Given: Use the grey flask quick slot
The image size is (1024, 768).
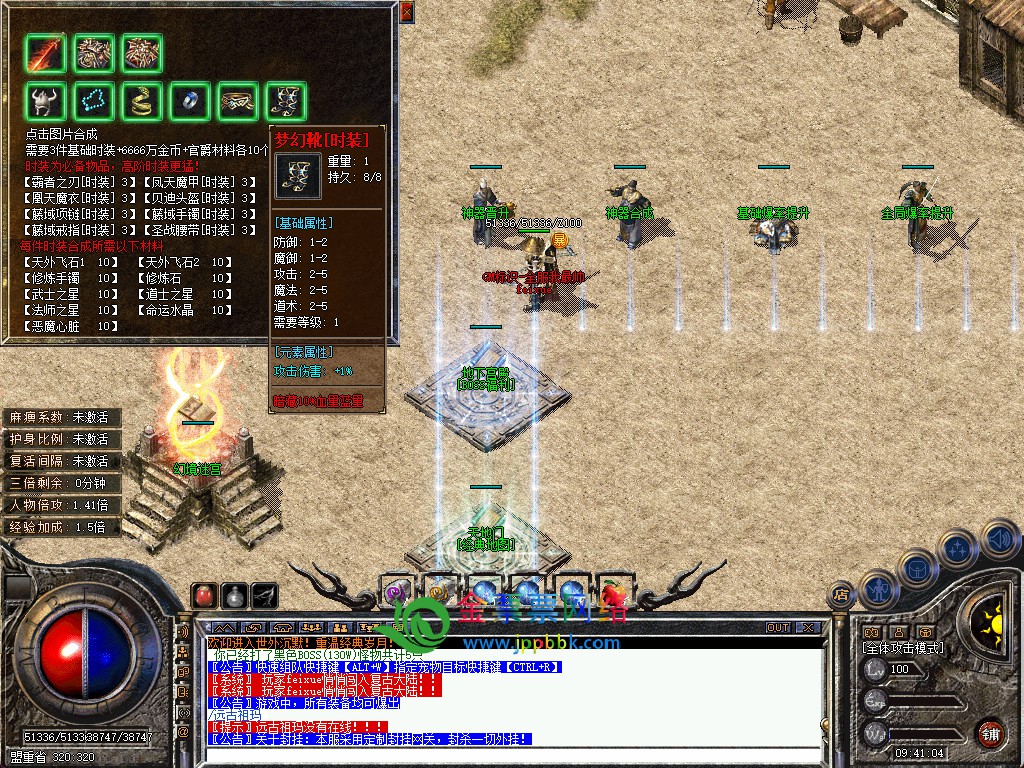Looking at the screenshot, I should pyautogui.click(x=235, y=595).
